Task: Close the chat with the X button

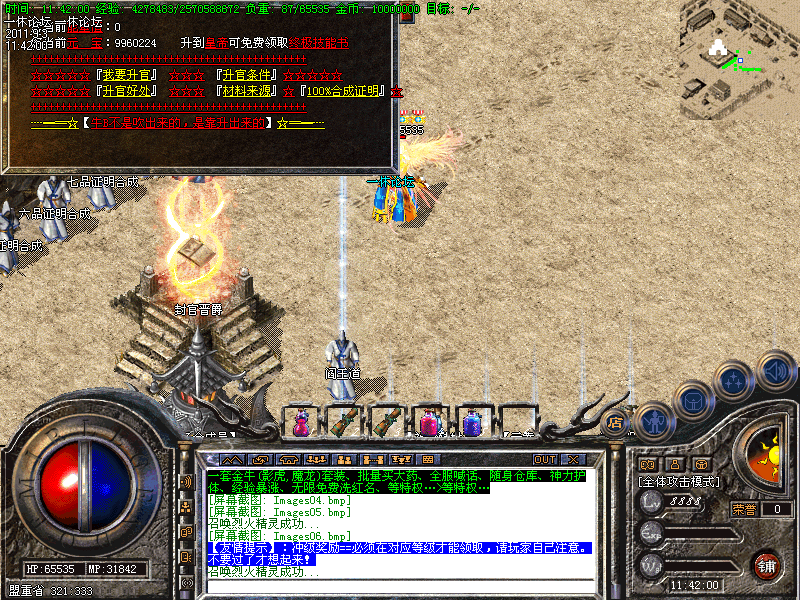Action: coord(574,460)
